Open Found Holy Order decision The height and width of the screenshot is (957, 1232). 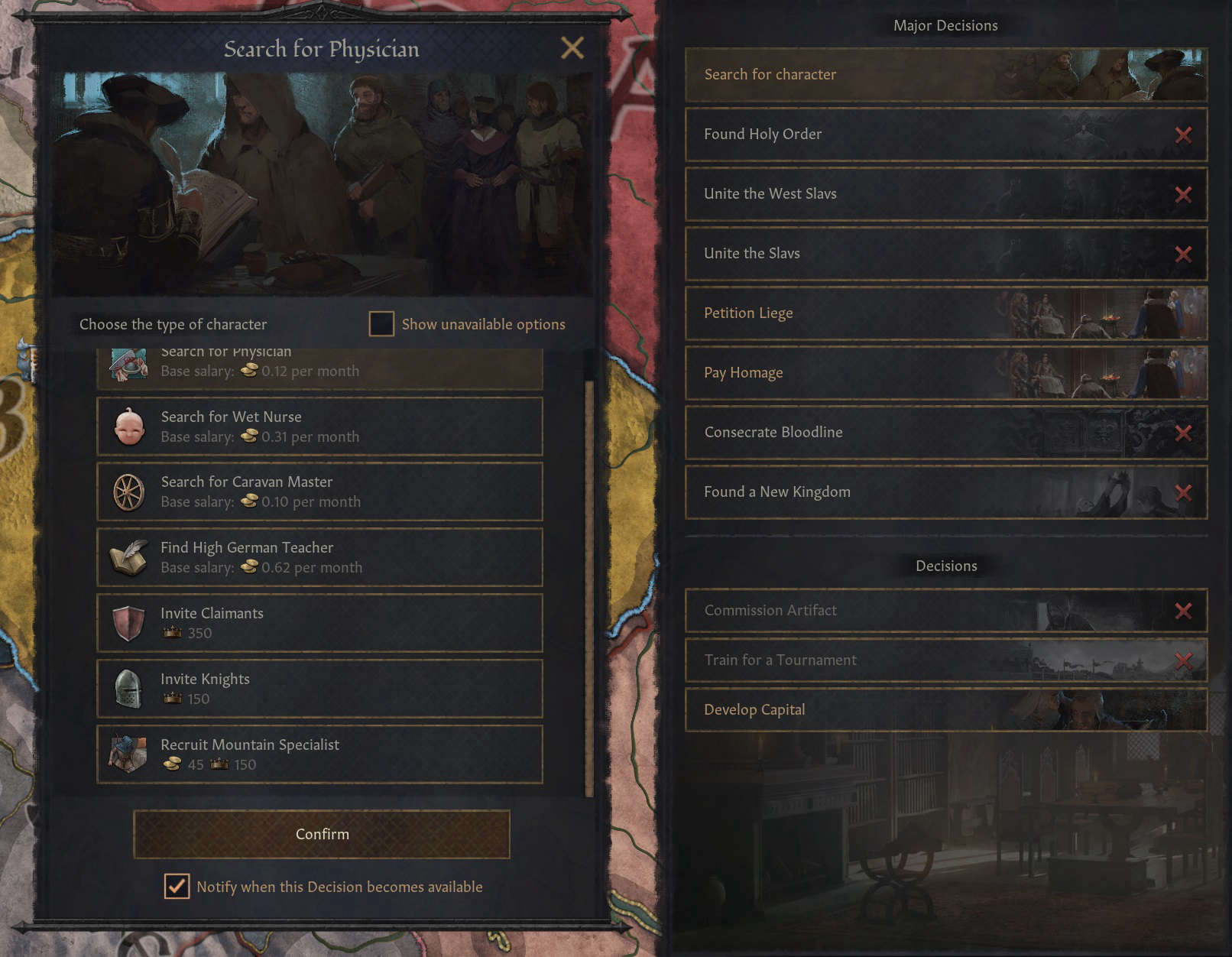[945, 135]
